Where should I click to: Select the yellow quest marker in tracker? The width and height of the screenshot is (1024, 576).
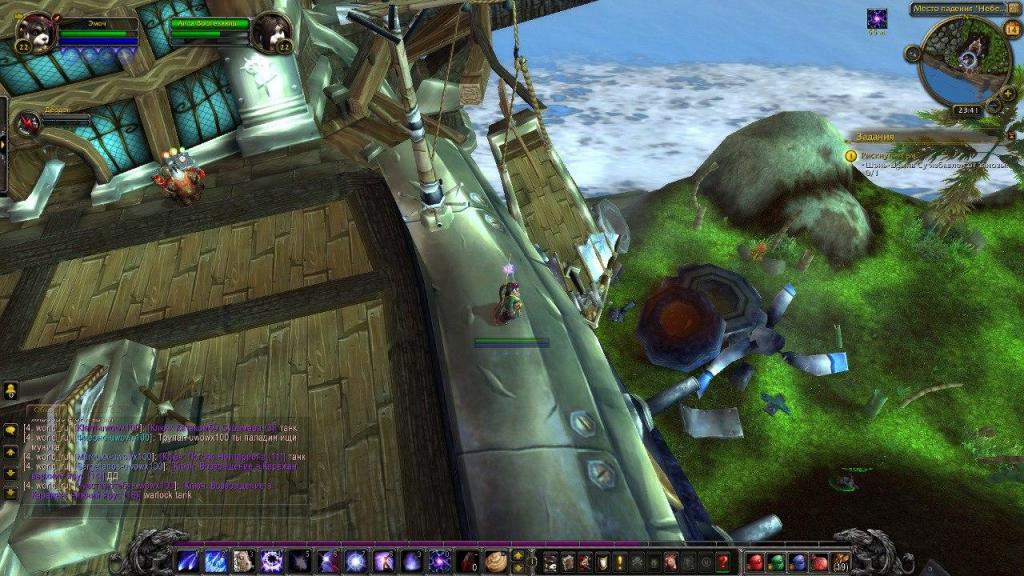pyautogui.click(x=850, y=155)
